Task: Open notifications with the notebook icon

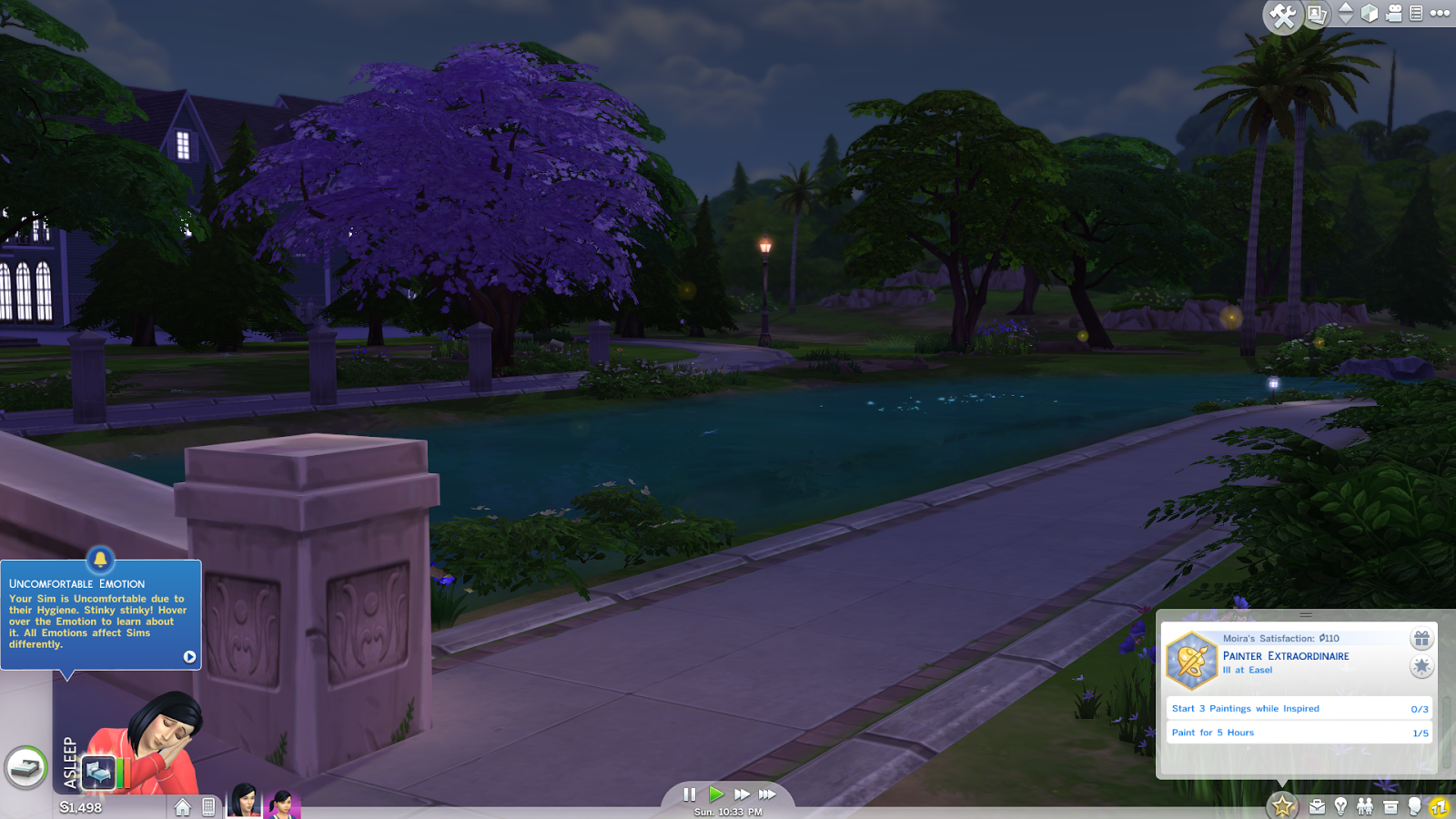Action: tap(1416, 13)
